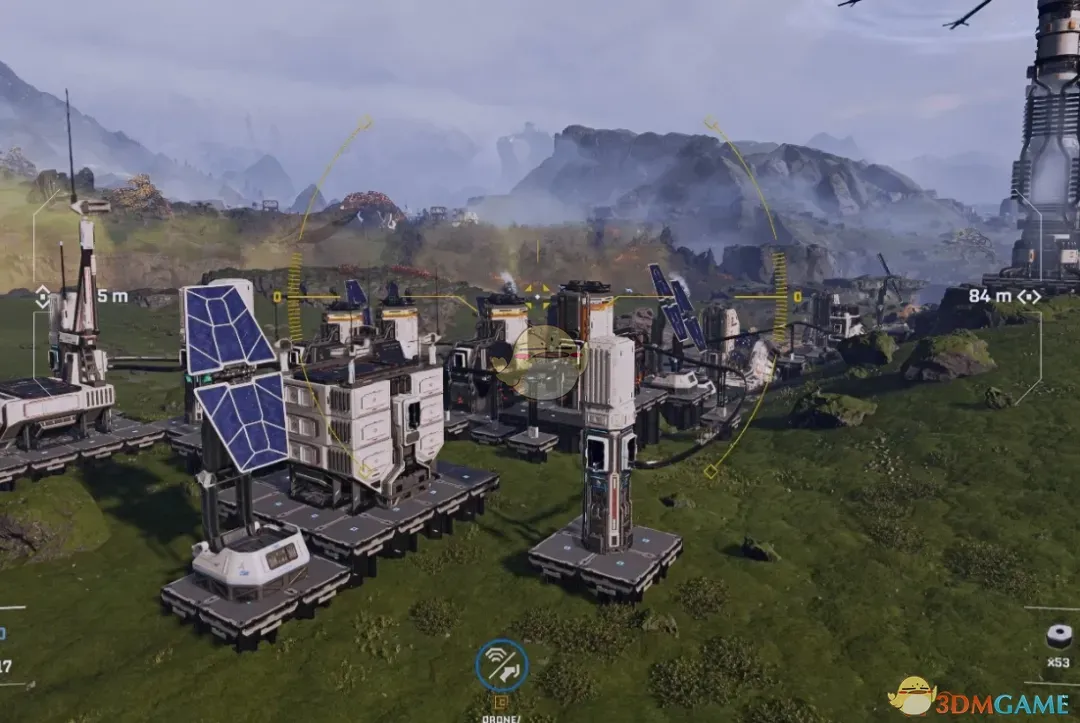The width and height of the screenshot is (1080, 723).
Task: Select the hex nut item slot
Action: point(1058,636)
